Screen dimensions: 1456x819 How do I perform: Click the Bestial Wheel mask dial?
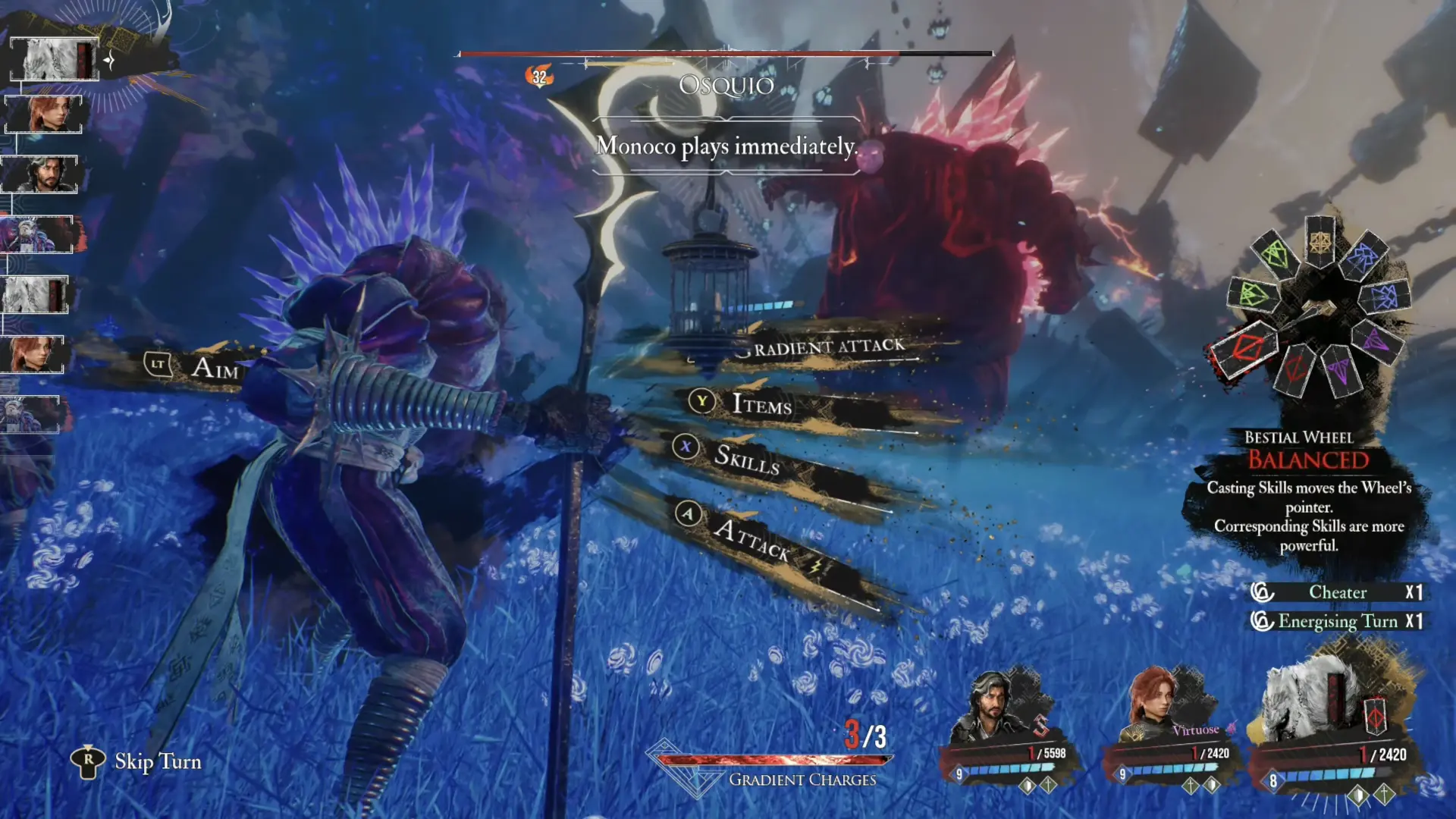[x=1318, y=308]
